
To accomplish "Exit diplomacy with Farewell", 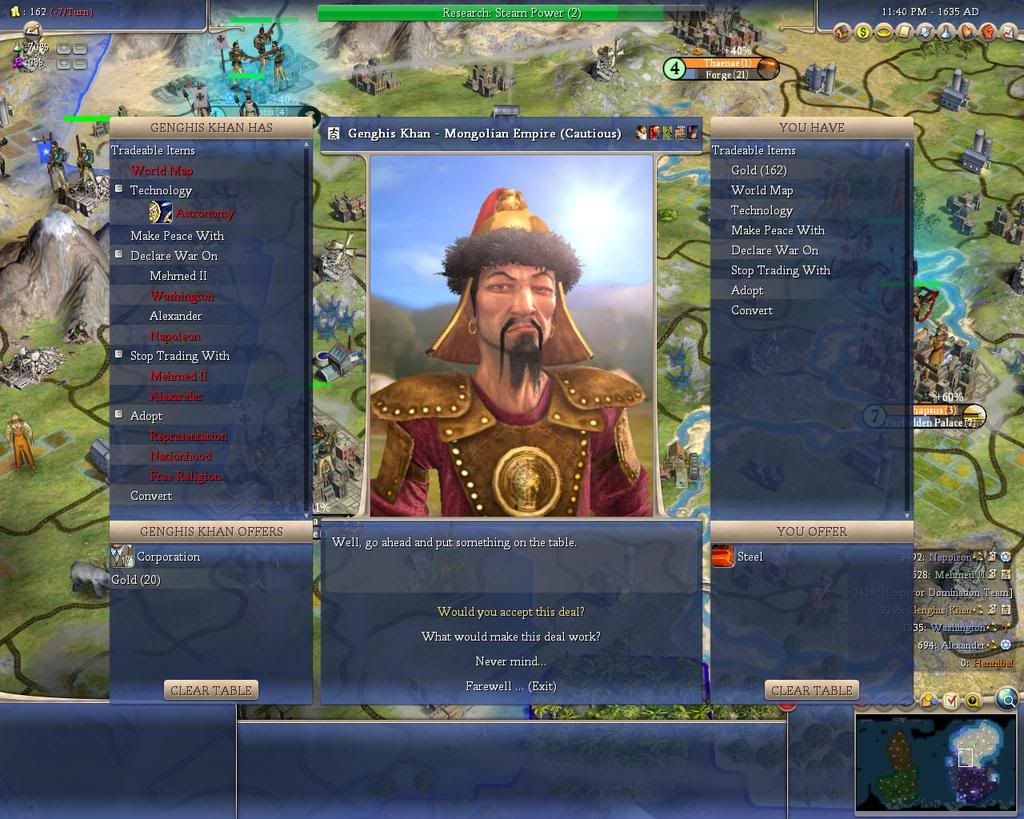I will pos(510,686).
